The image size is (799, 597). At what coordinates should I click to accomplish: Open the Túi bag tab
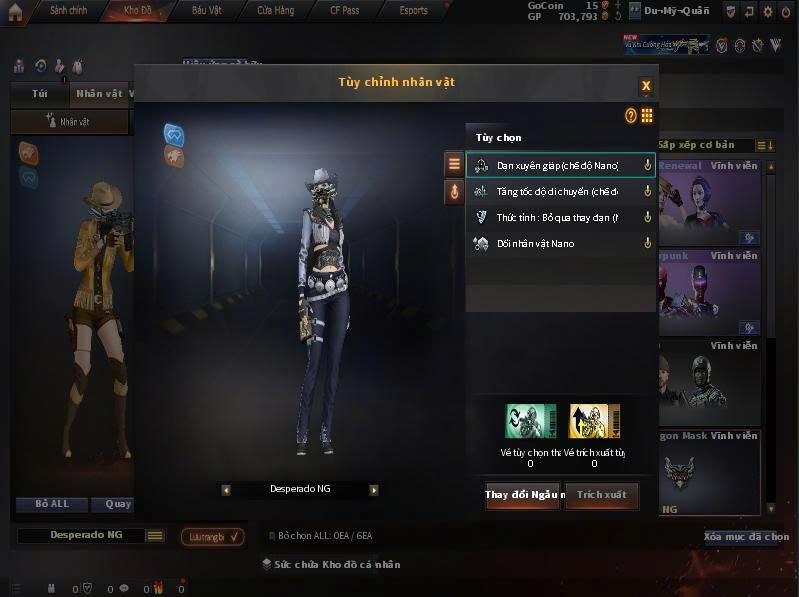point(40,94)
